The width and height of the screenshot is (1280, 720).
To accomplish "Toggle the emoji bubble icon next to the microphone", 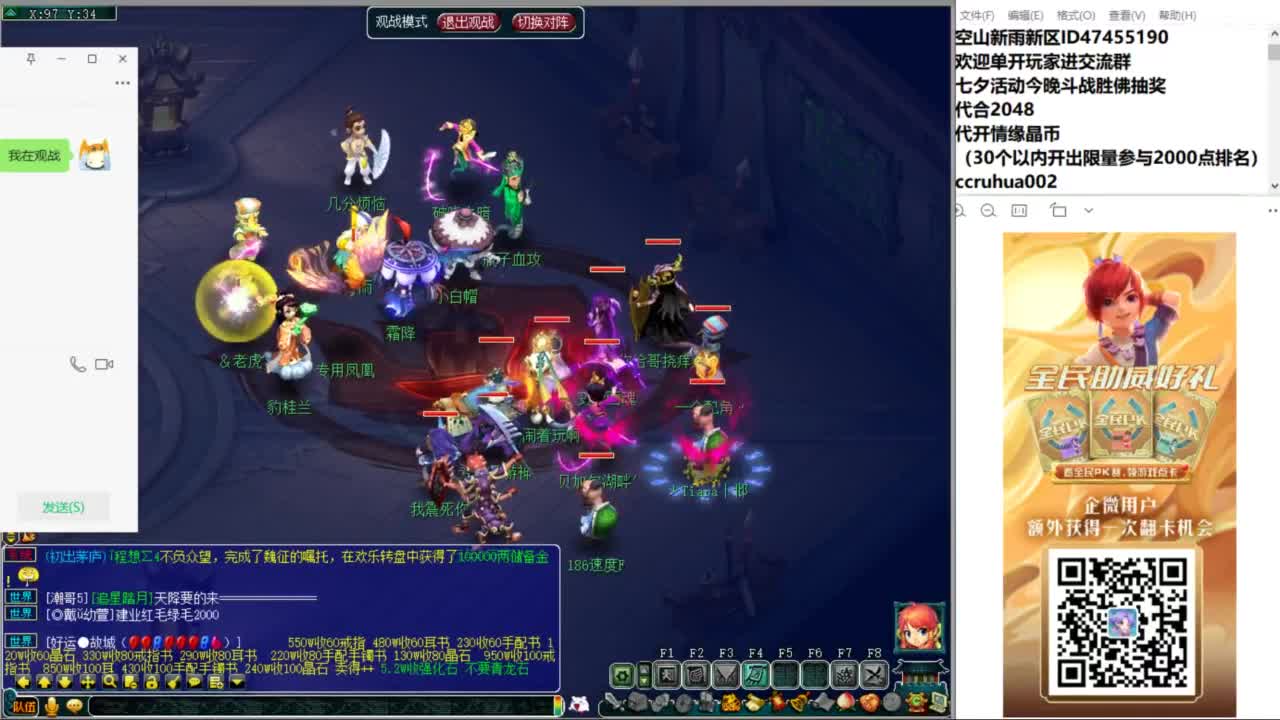I will (x=74, y=706).
